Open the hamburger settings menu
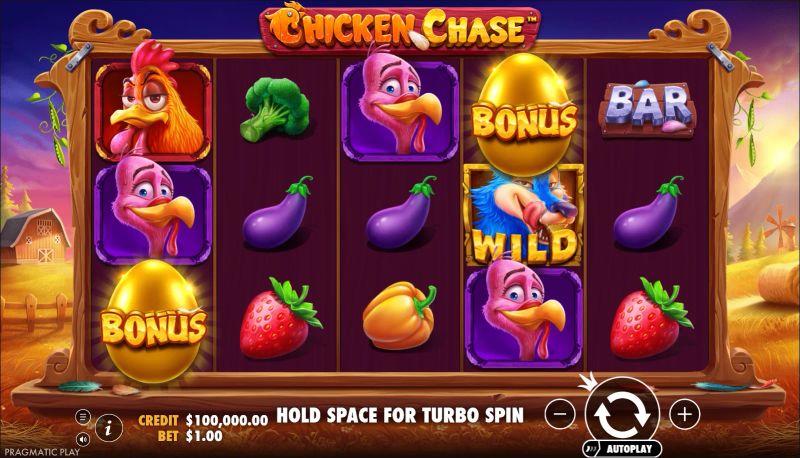The image size is (800, 458). (x=83, y=416)
